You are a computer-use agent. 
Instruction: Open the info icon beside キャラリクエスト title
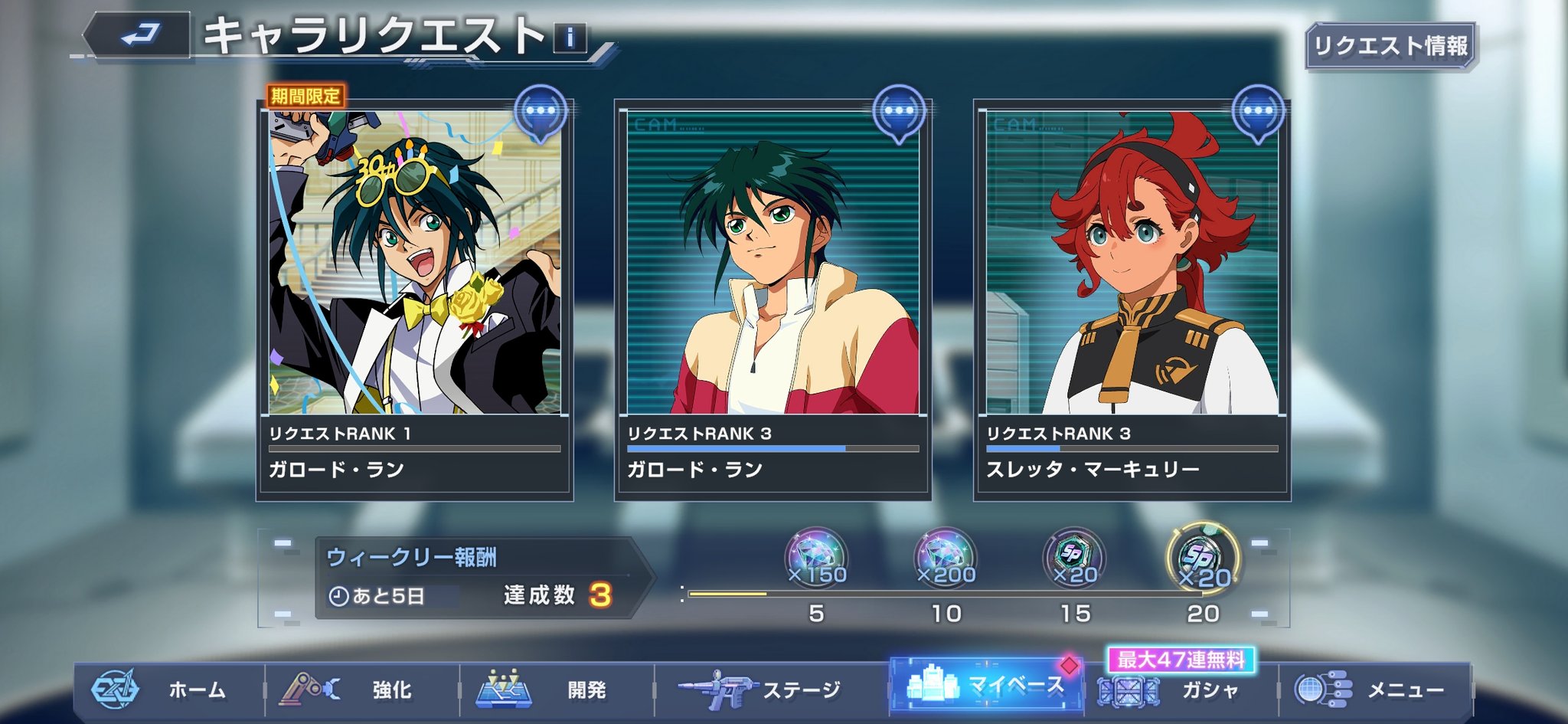pyautogui.click(x=570, y=38)
